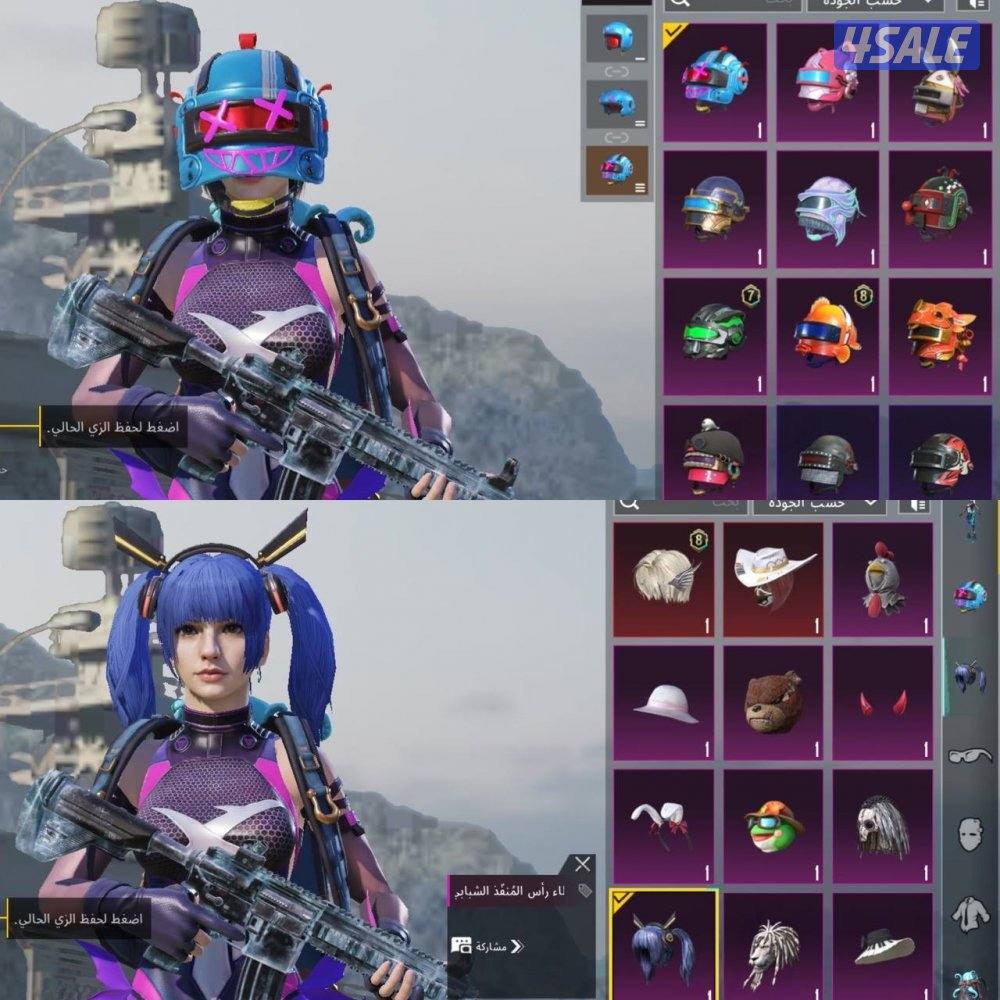The image size is (1000, 1000).
Task: Choose the green and red robot helmet
Action: tap(939, 208)
